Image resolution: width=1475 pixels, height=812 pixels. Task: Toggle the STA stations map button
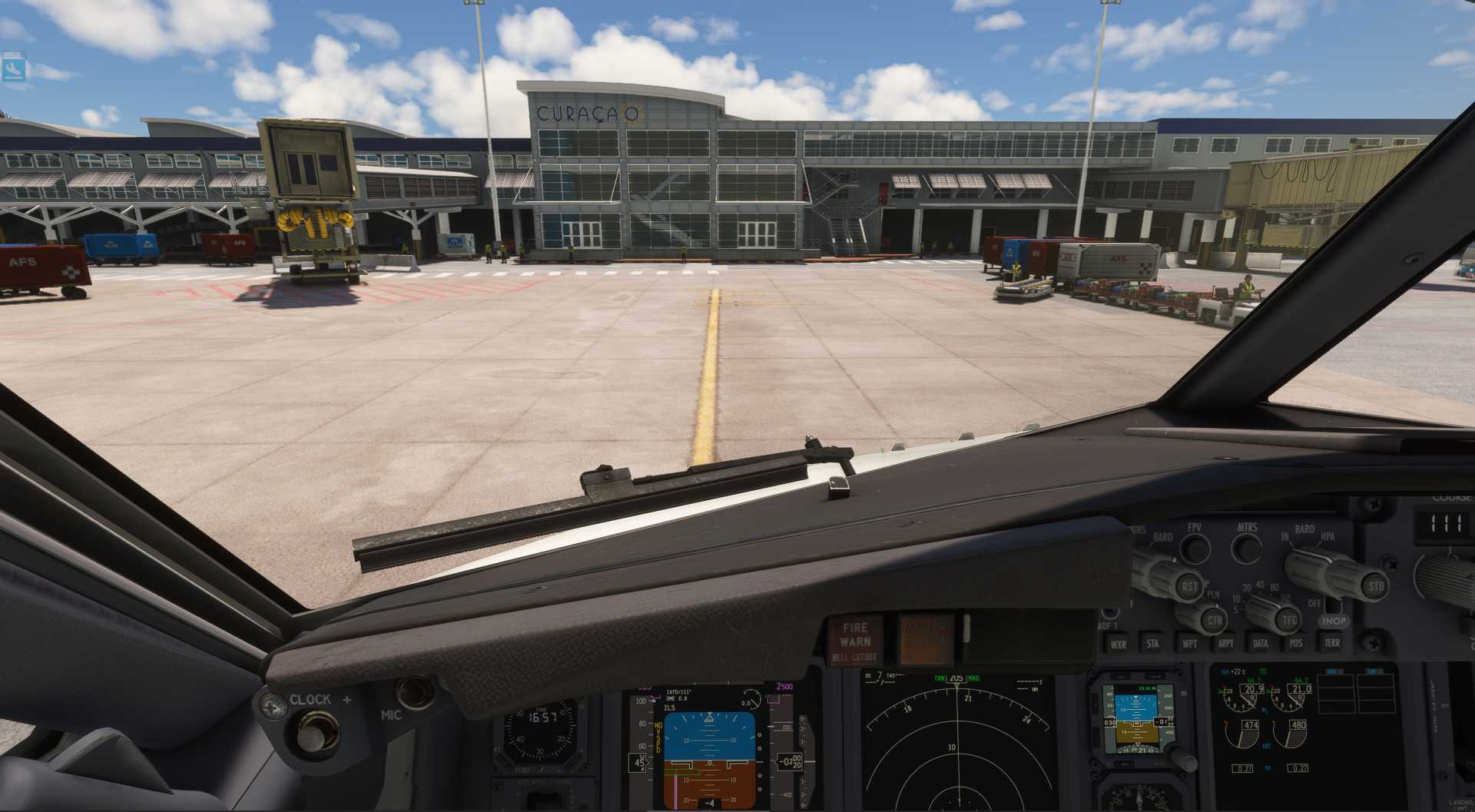coord(1152,644)
